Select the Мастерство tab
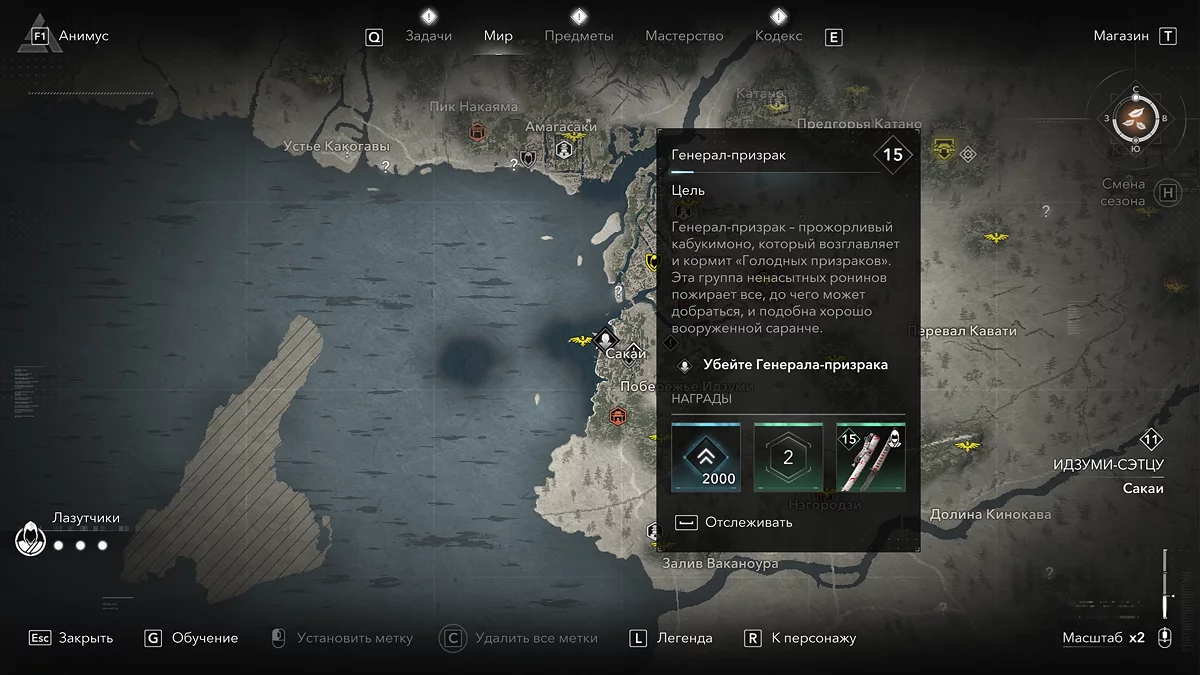 [x=684, y=36]
